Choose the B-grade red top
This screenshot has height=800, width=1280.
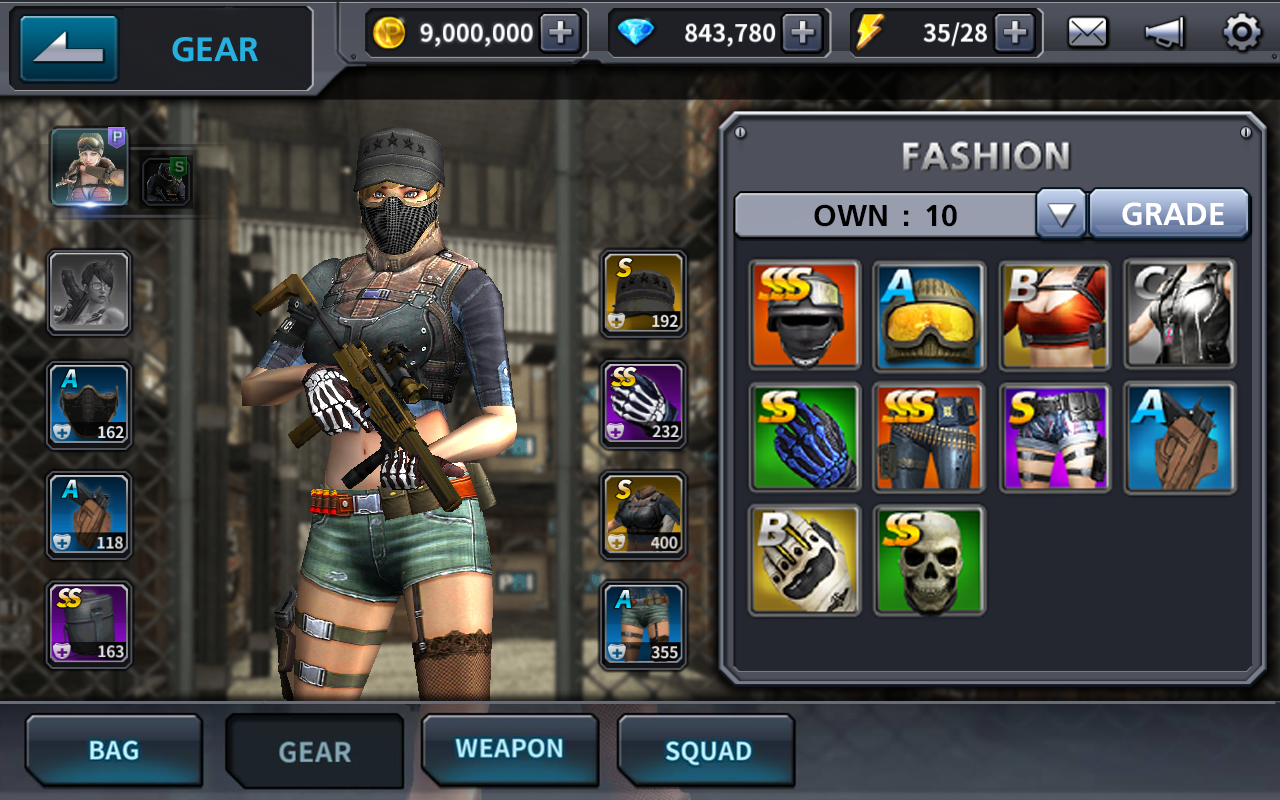point(1054,315)
